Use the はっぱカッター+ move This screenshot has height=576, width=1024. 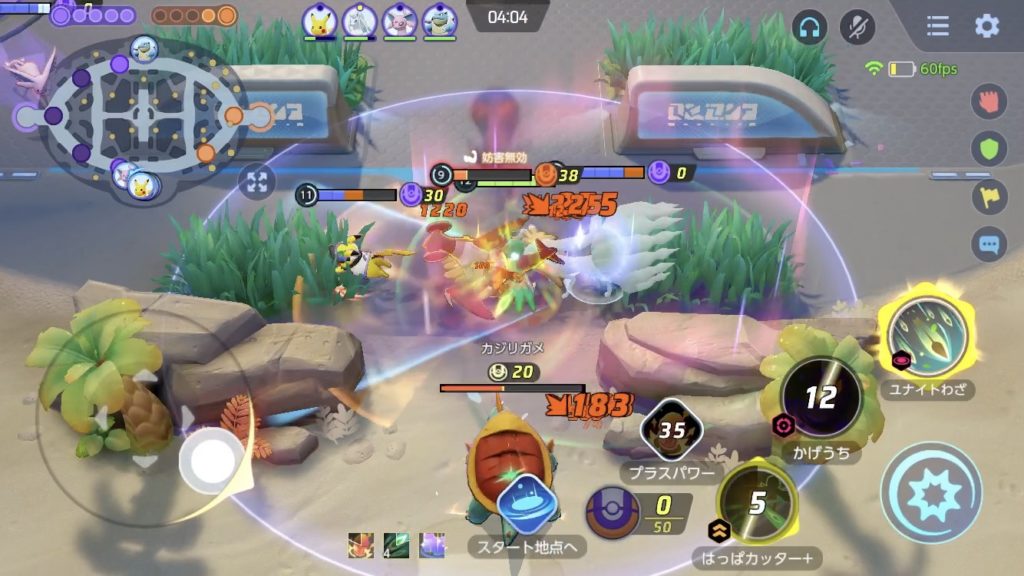(757, 503)
